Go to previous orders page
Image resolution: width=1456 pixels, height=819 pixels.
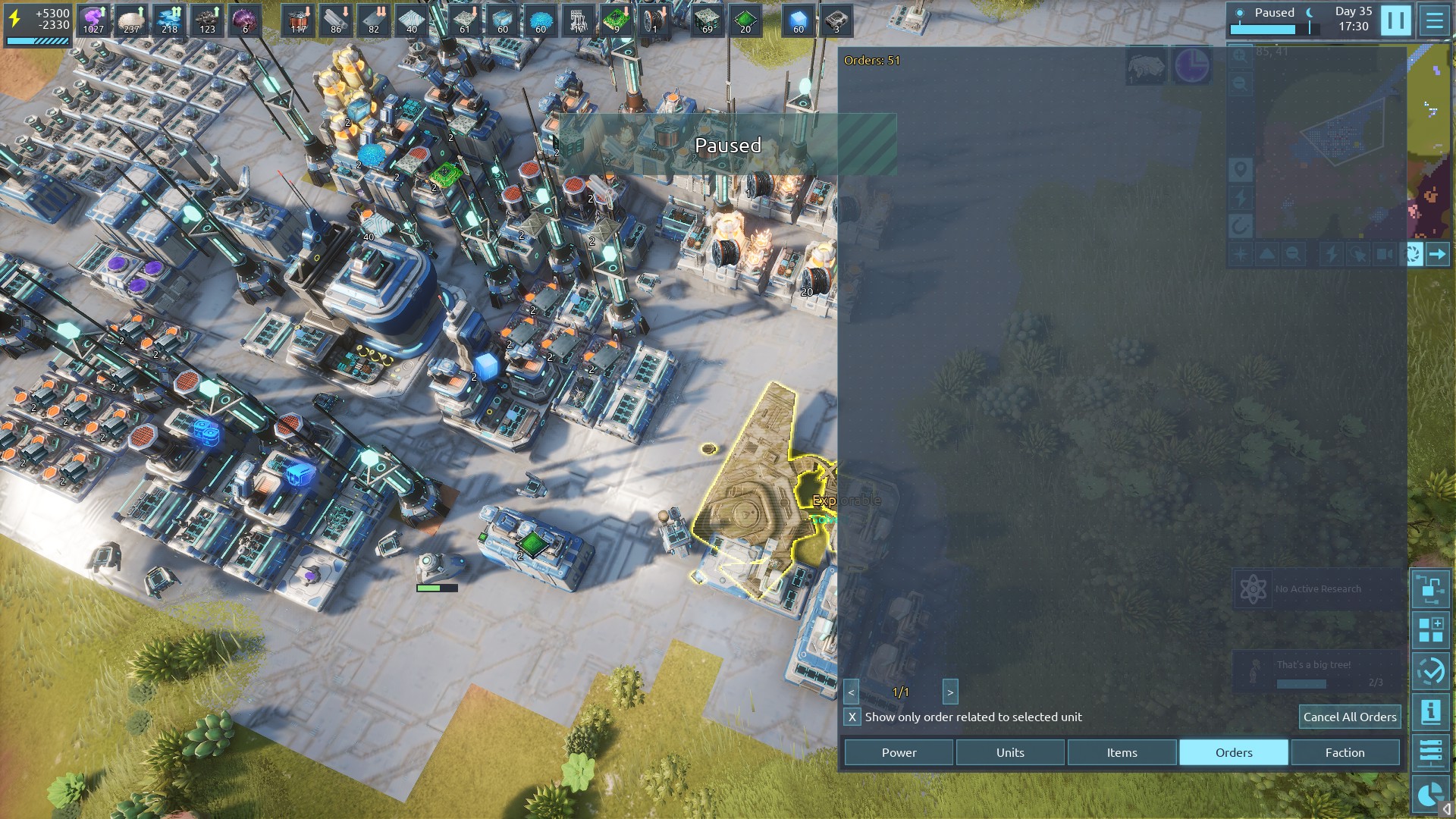pyautogui.click(x=851, y=692)
